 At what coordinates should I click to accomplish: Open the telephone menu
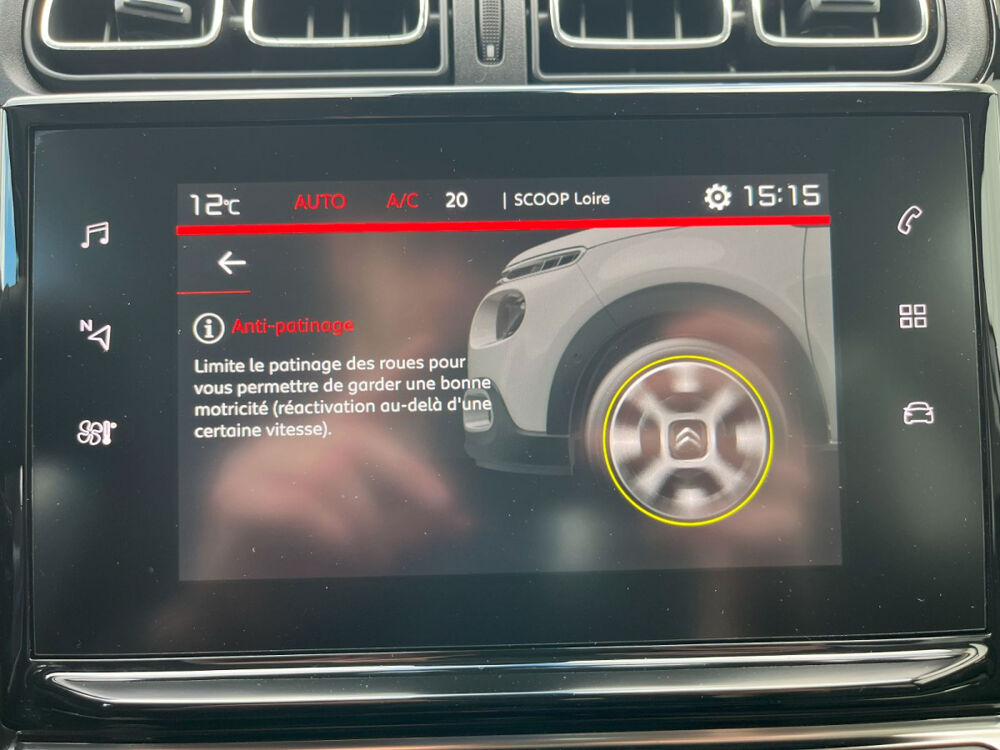point(911,220)
